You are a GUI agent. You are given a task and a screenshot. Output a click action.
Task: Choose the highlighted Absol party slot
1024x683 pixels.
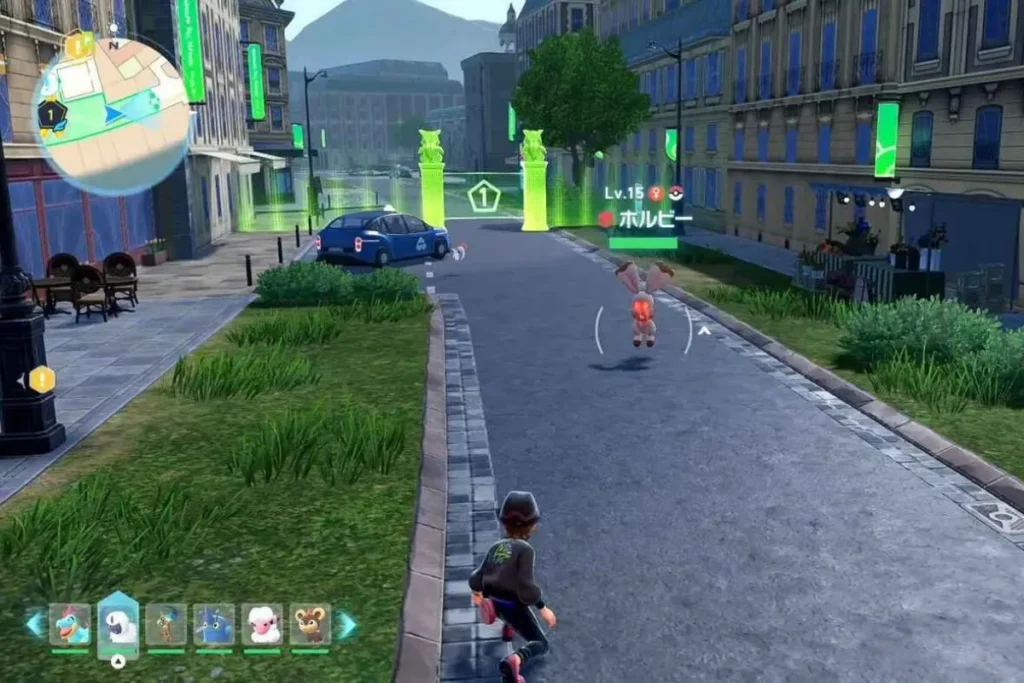(x=118, y=624)
